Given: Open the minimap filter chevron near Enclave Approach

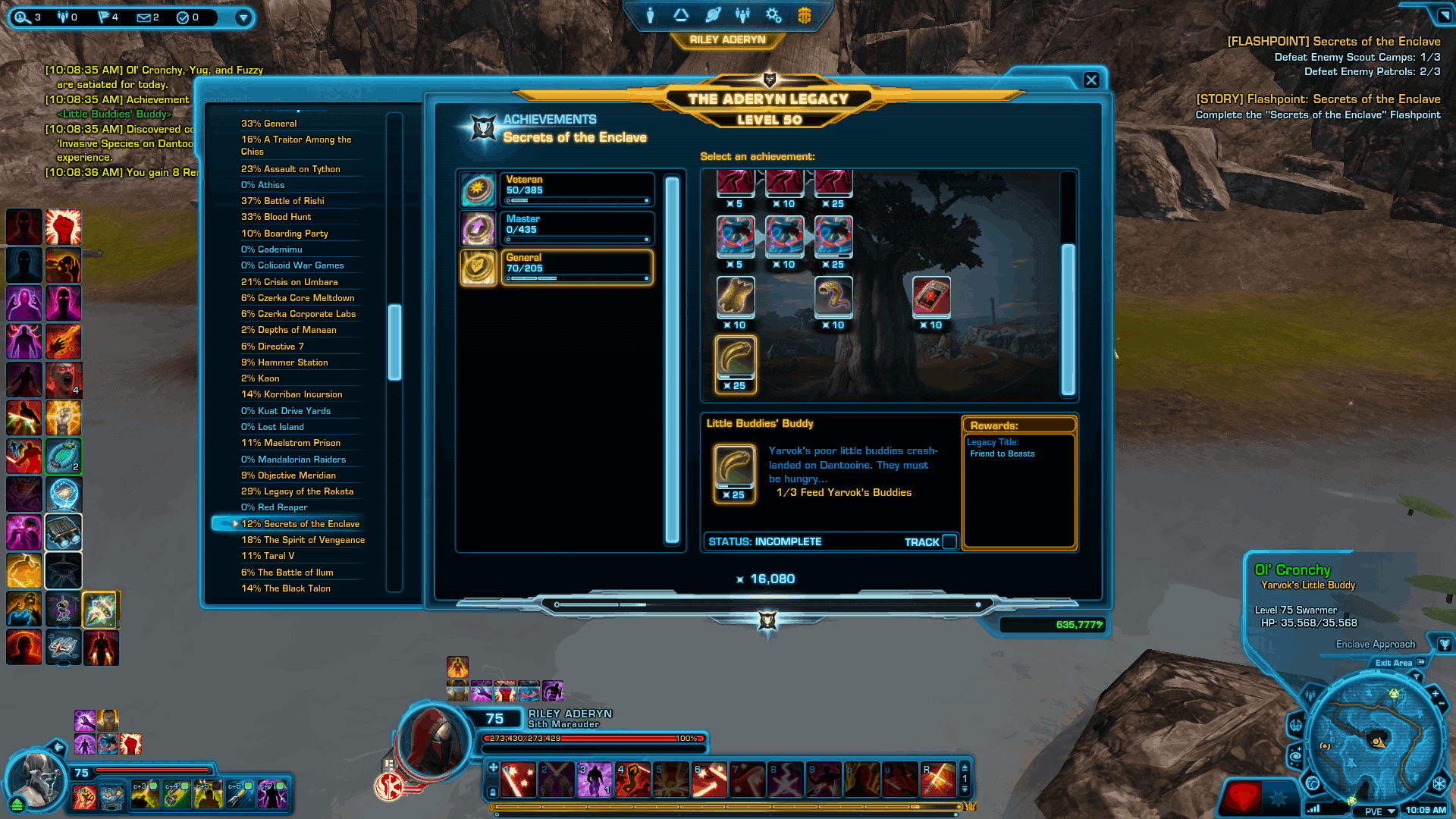Looking at the screenshot, I should coord(1417,676).
